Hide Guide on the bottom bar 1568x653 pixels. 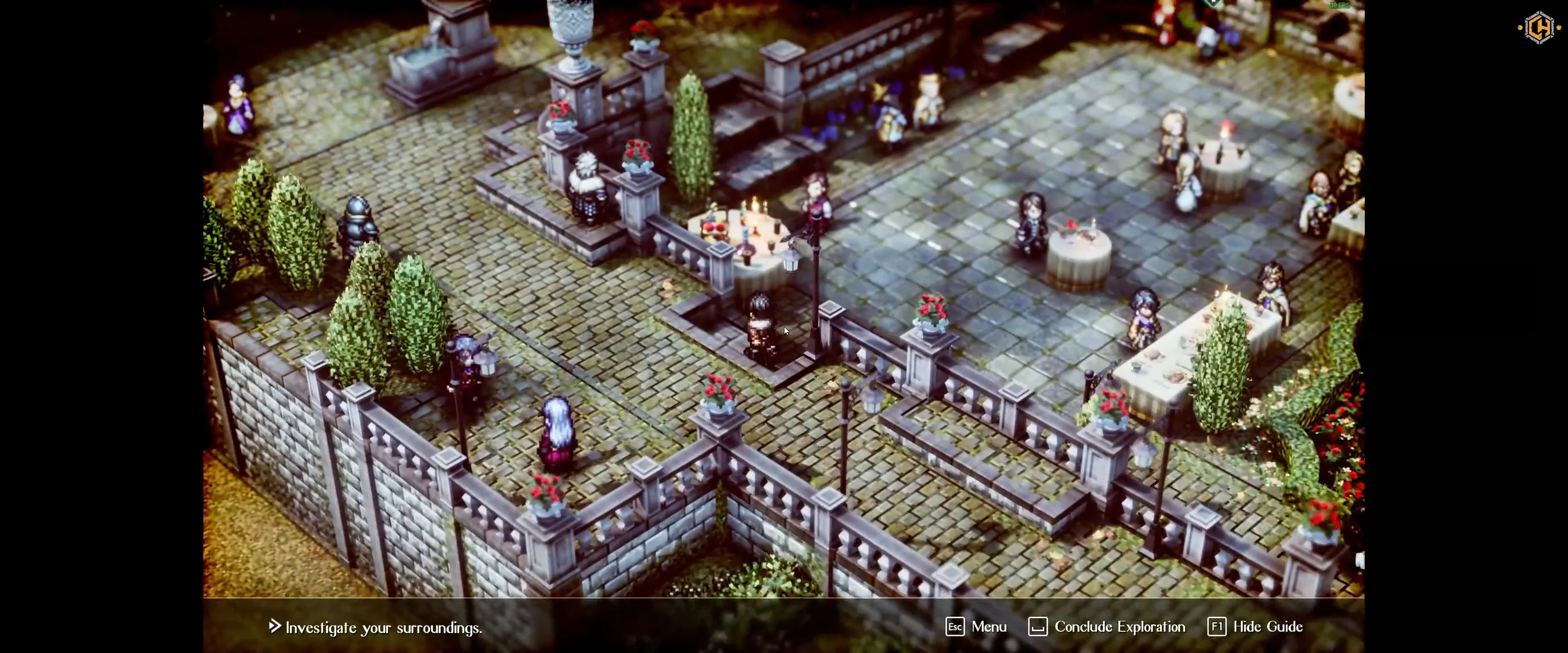point(1255,627)
